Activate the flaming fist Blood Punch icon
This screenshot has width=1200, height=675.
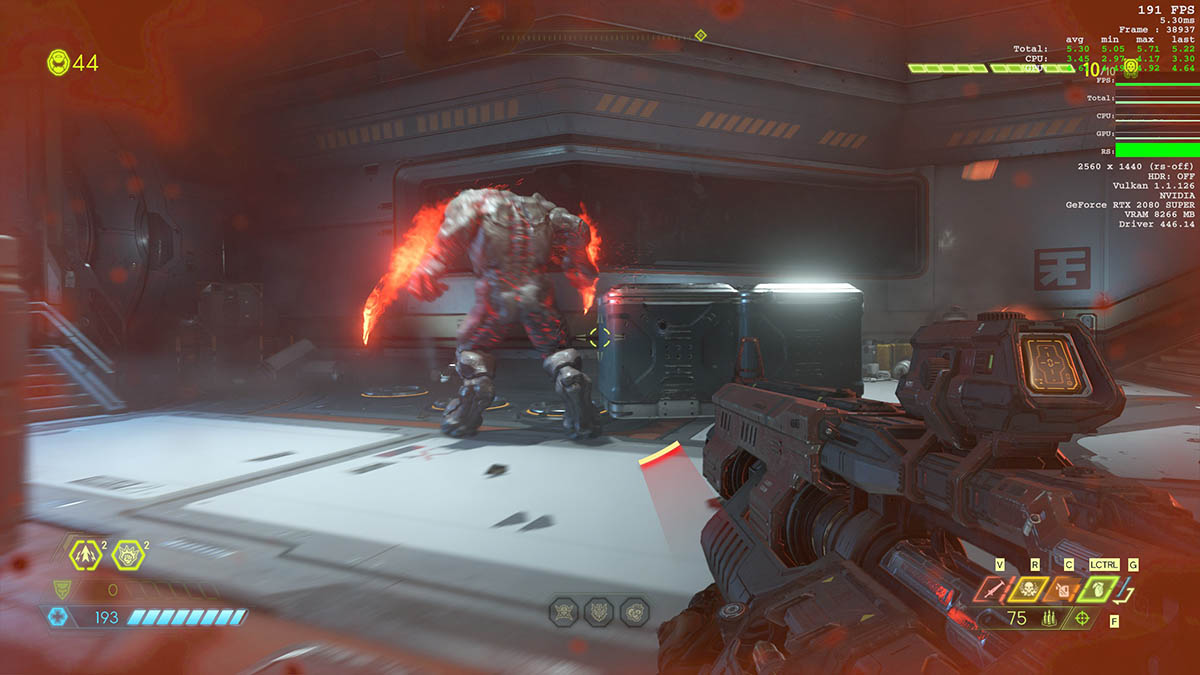tap(128, 554)
